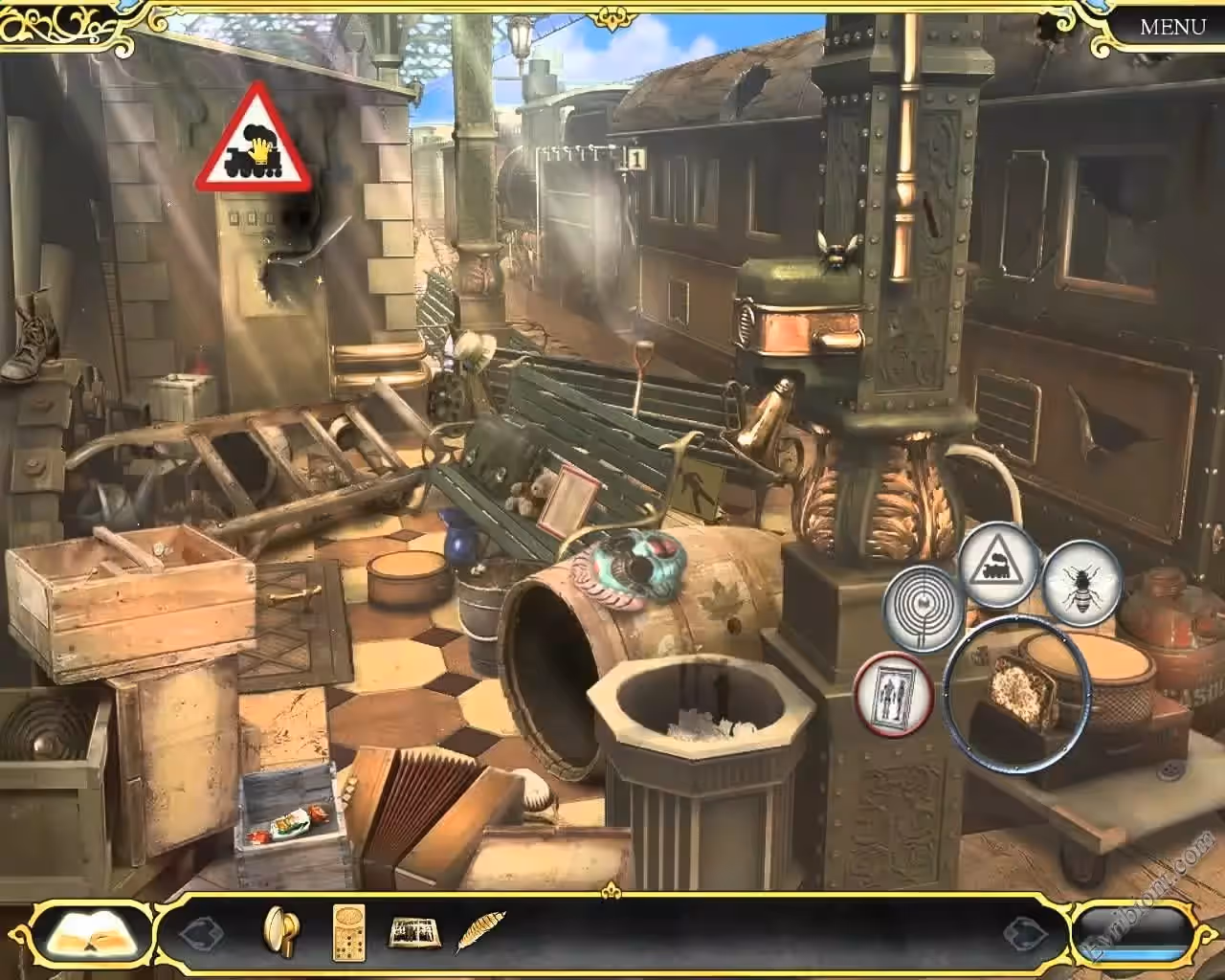Select the photograph inventory item
1225x980 pixels.
(x=412, y=931)
